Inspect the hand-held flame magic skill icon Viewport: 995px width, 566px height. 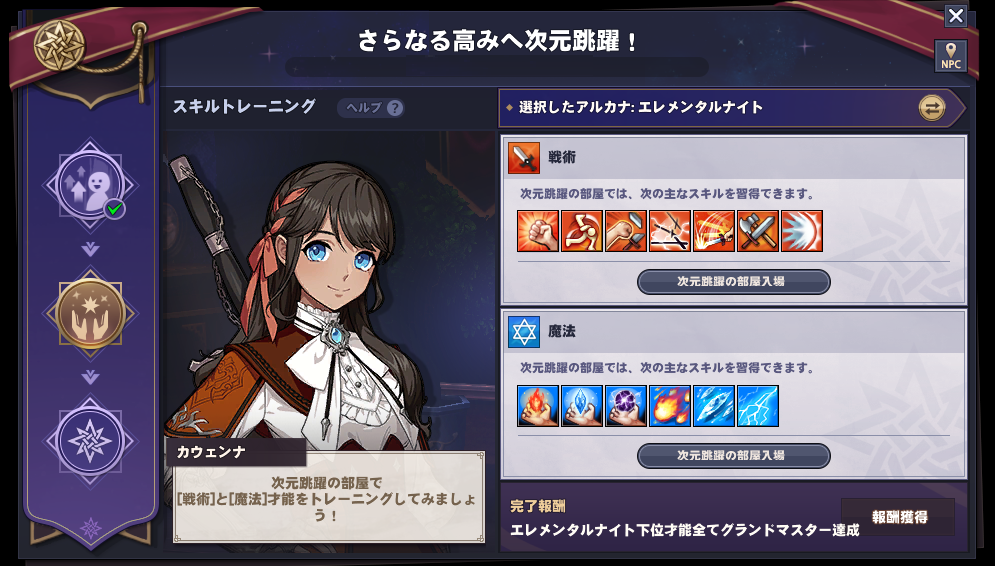point(538,406)
